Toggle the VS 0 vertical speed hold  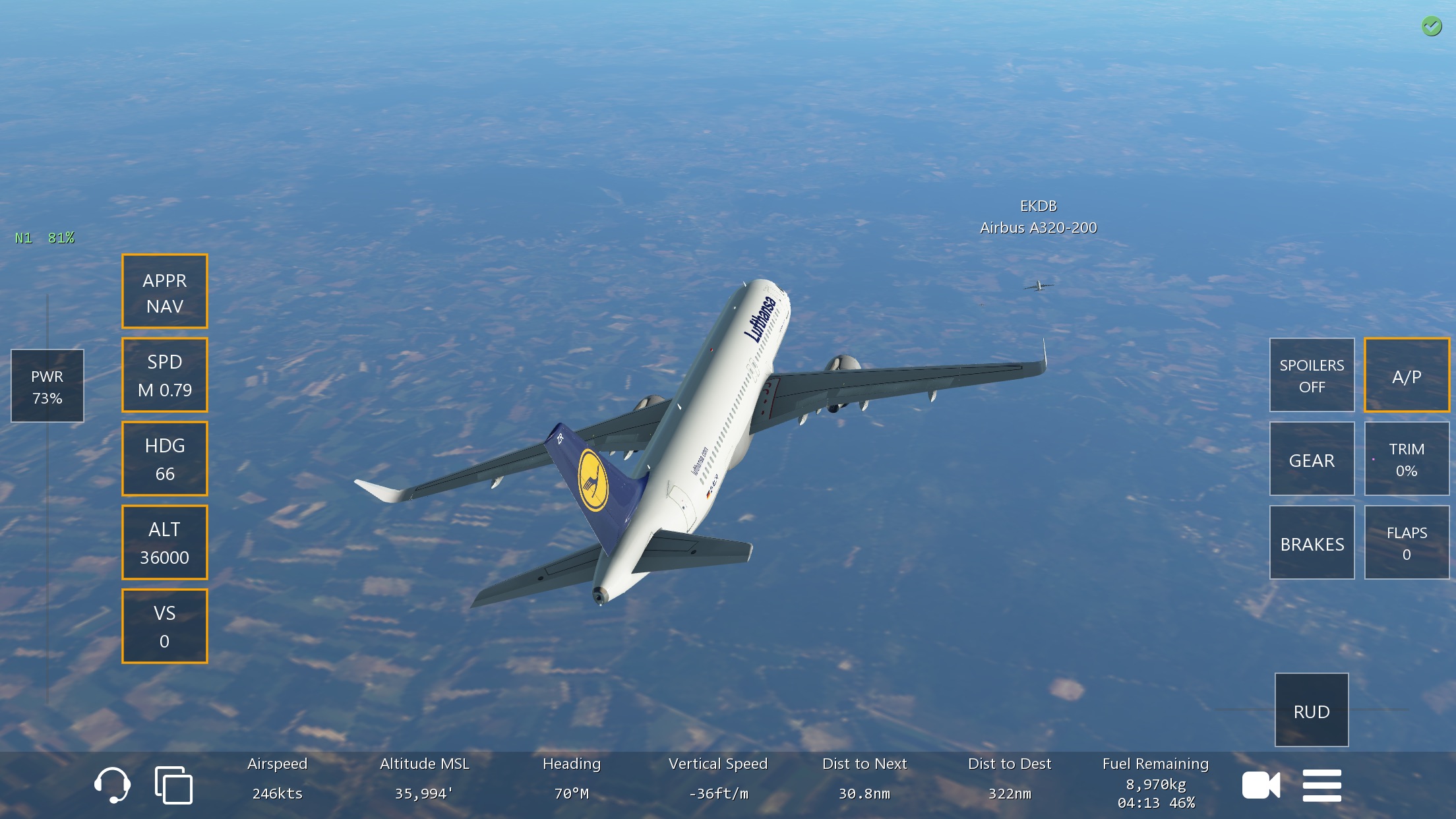(x=165, y=626)
